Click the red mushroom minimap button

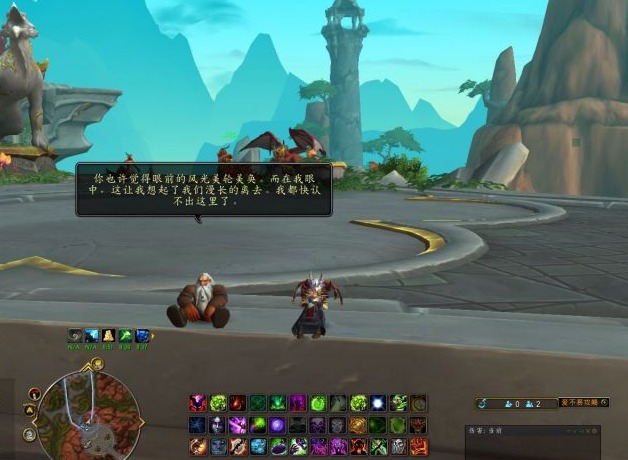[34, 393]
